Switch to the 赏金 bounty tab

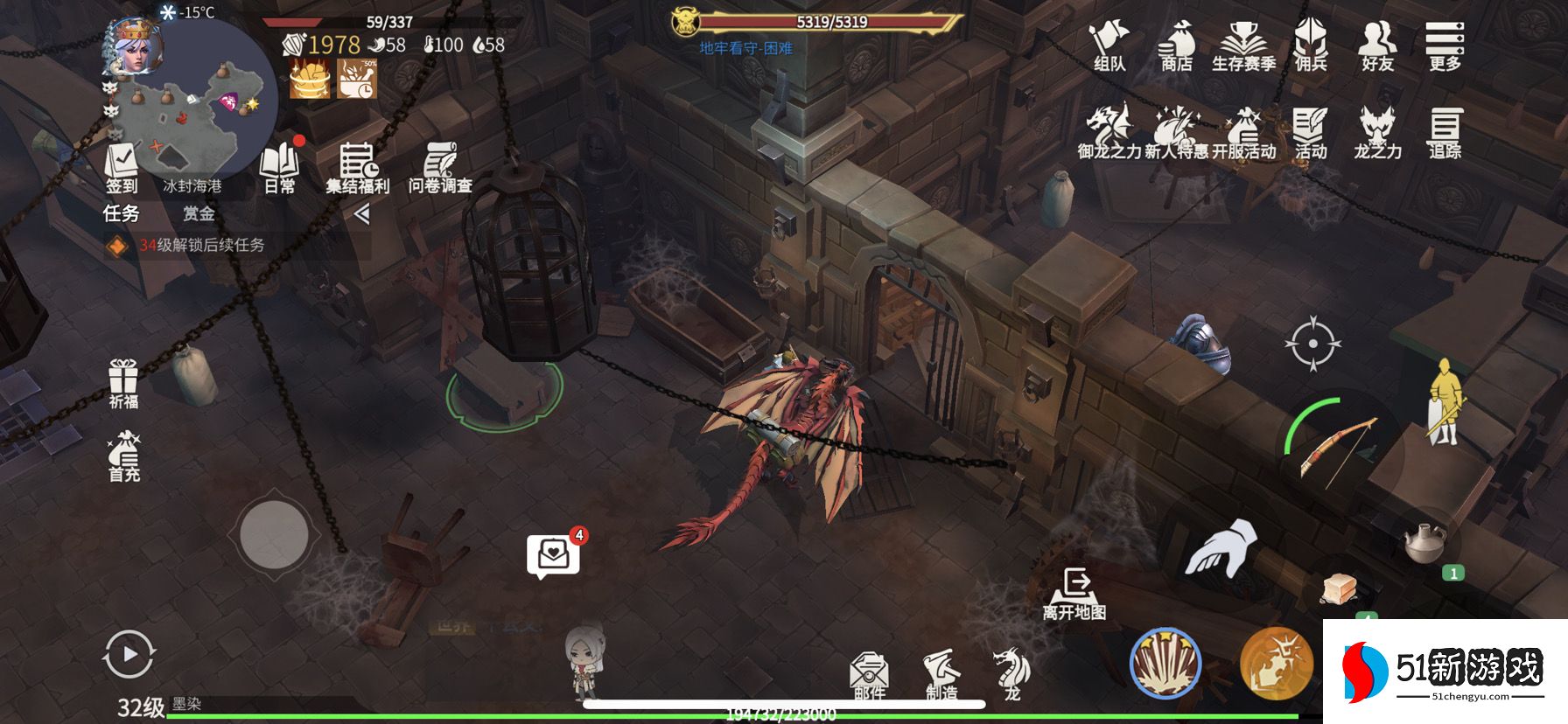(x=199, y=213)
